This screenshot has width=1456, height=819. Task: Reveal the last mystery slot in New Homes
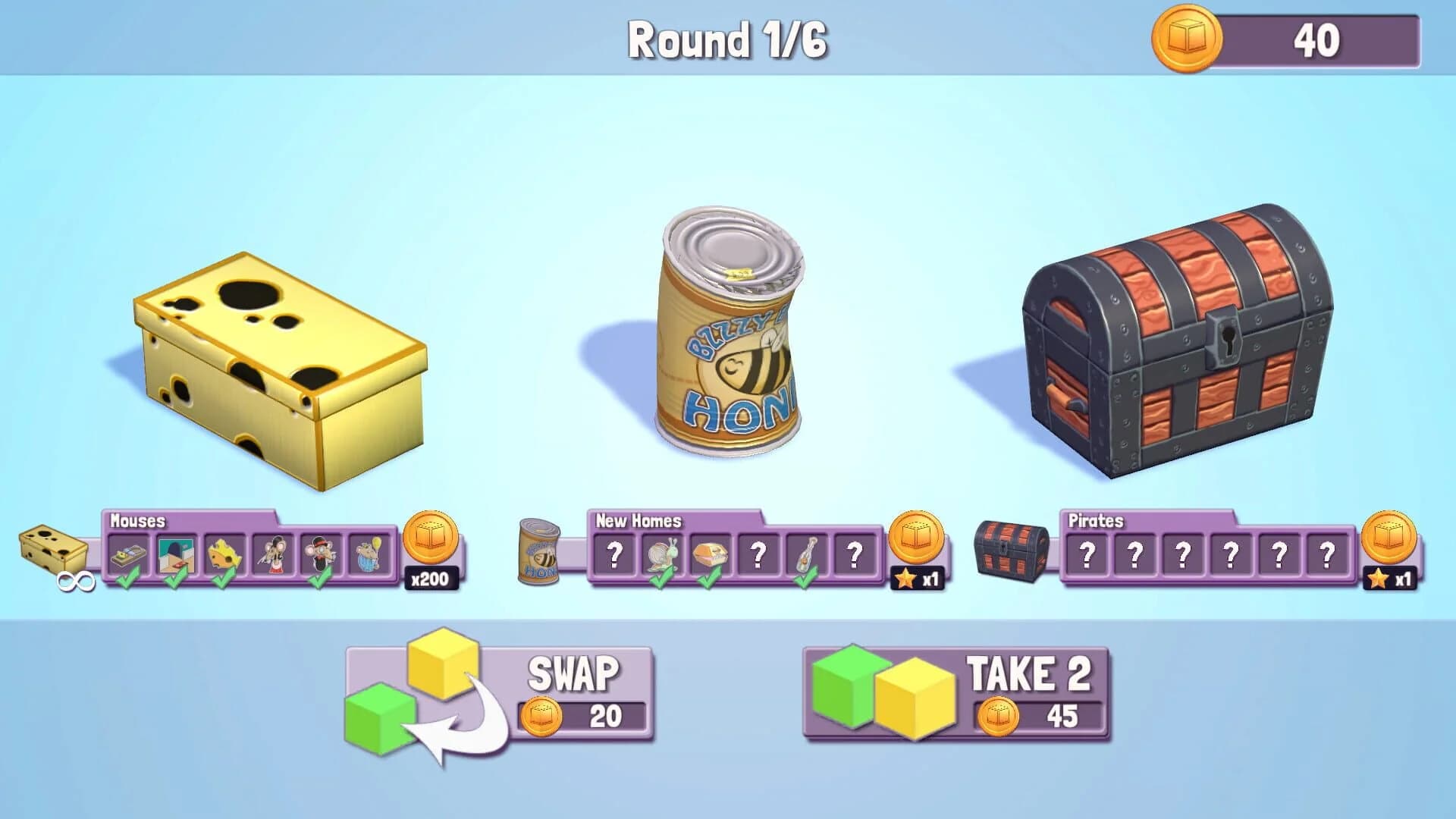(854, 554)
